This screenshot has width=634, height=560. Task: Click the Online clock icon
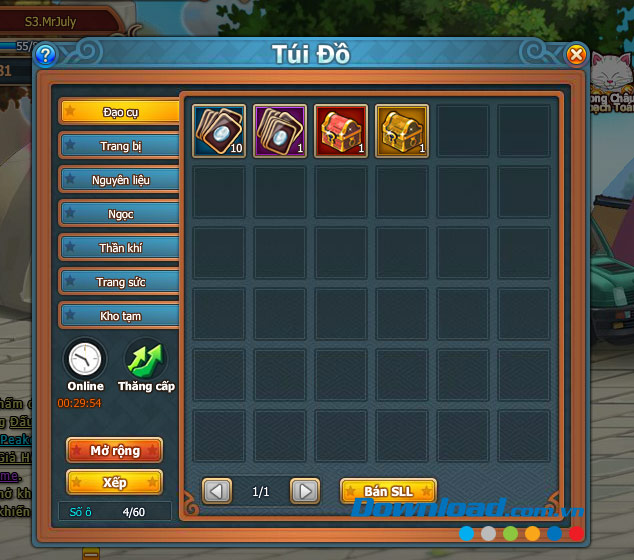[85, 359]
